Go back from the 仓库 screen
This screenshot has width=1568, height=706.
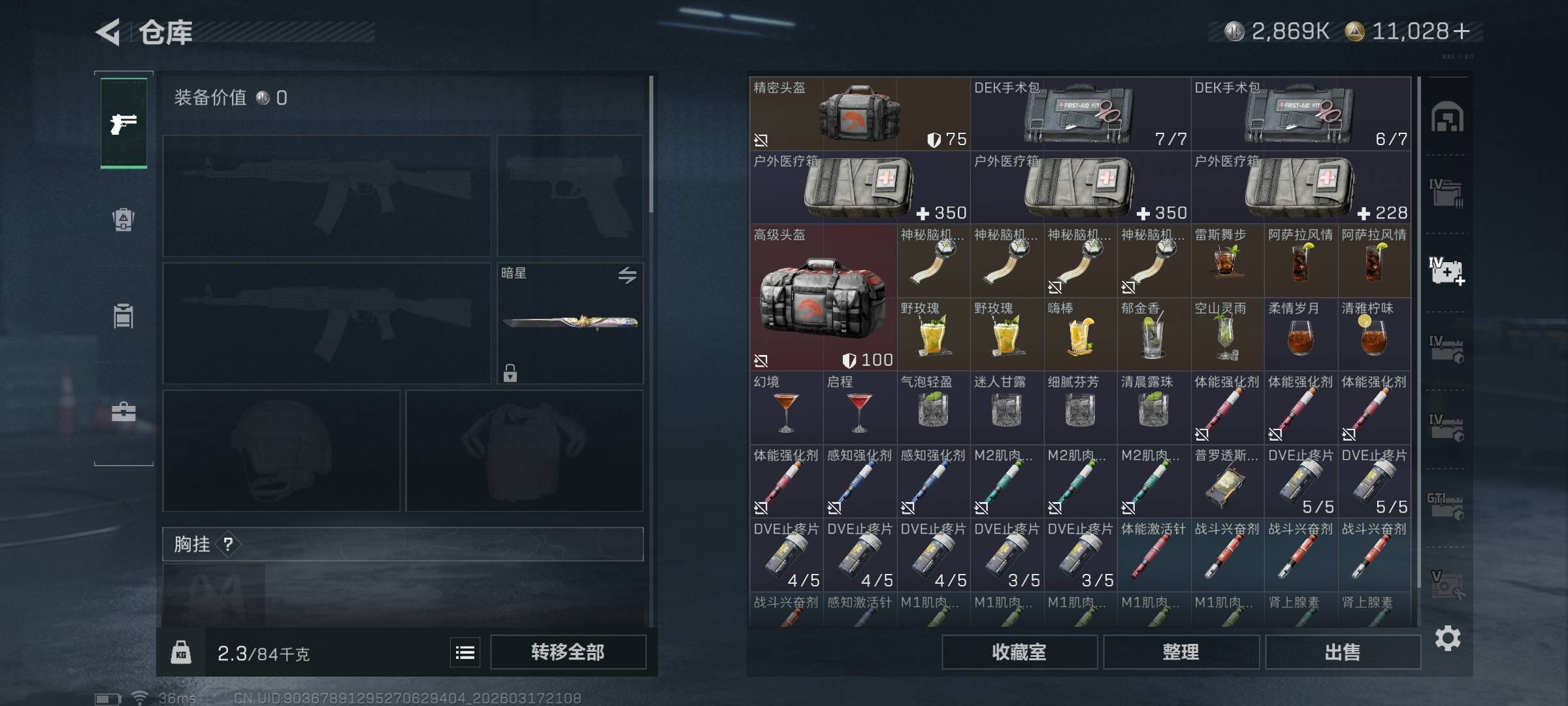click(x=108, y=32)
